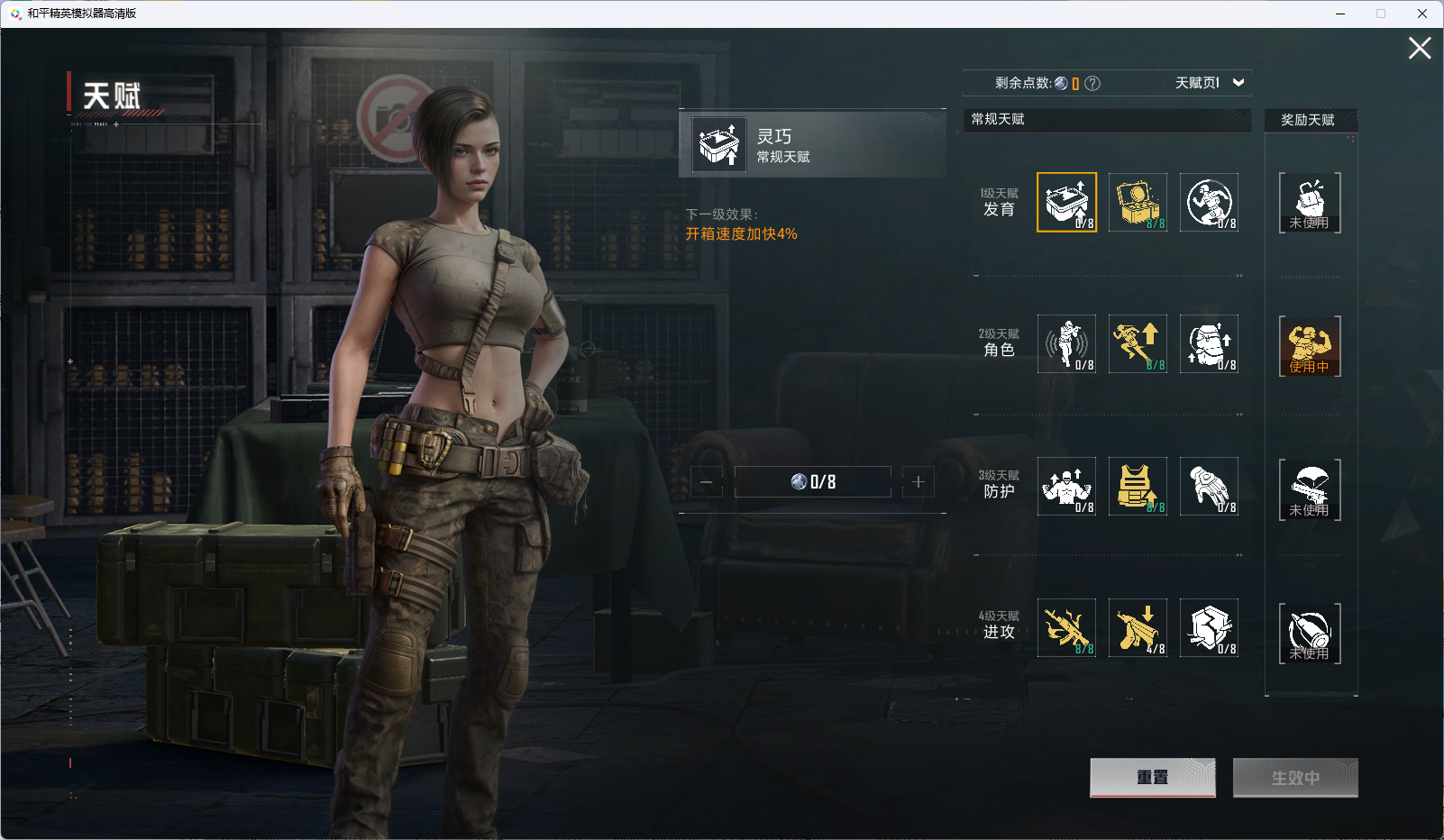Choose the tactical glove talent icon
The width and height of the screenshot is (1444, 840).
(1209, 486)
